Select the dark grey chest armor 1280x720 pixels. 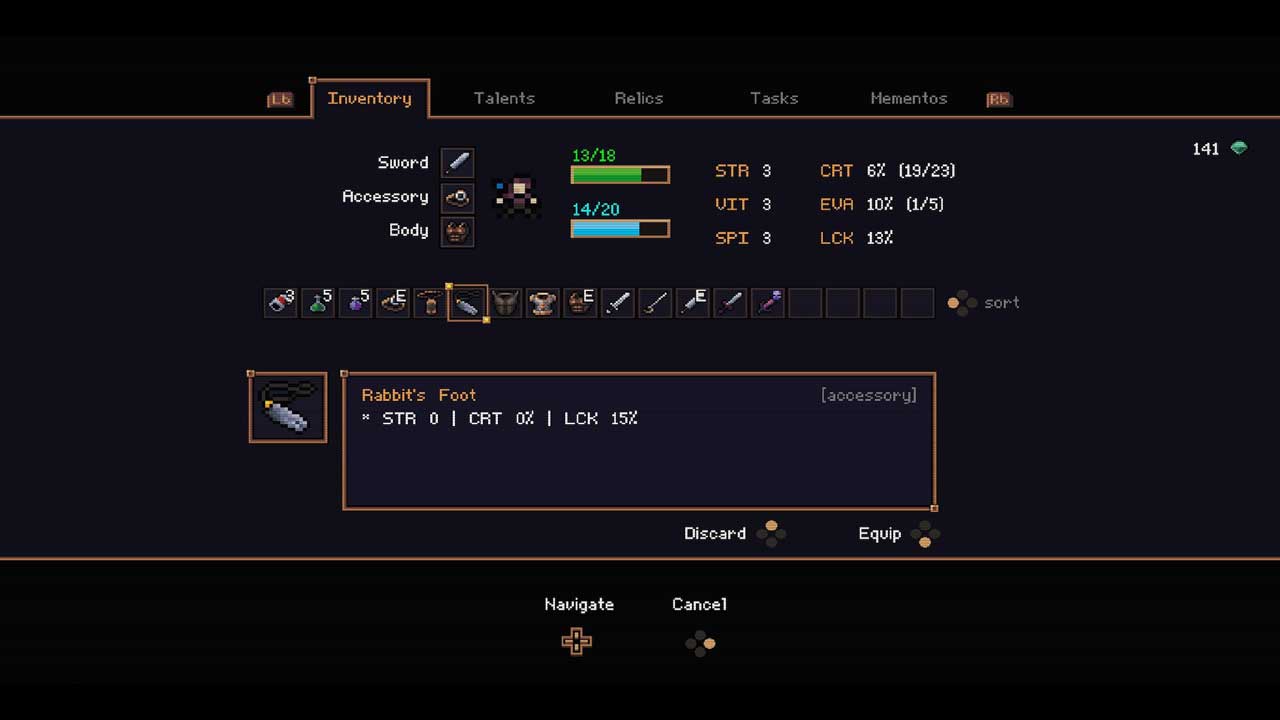coord(505,303)
